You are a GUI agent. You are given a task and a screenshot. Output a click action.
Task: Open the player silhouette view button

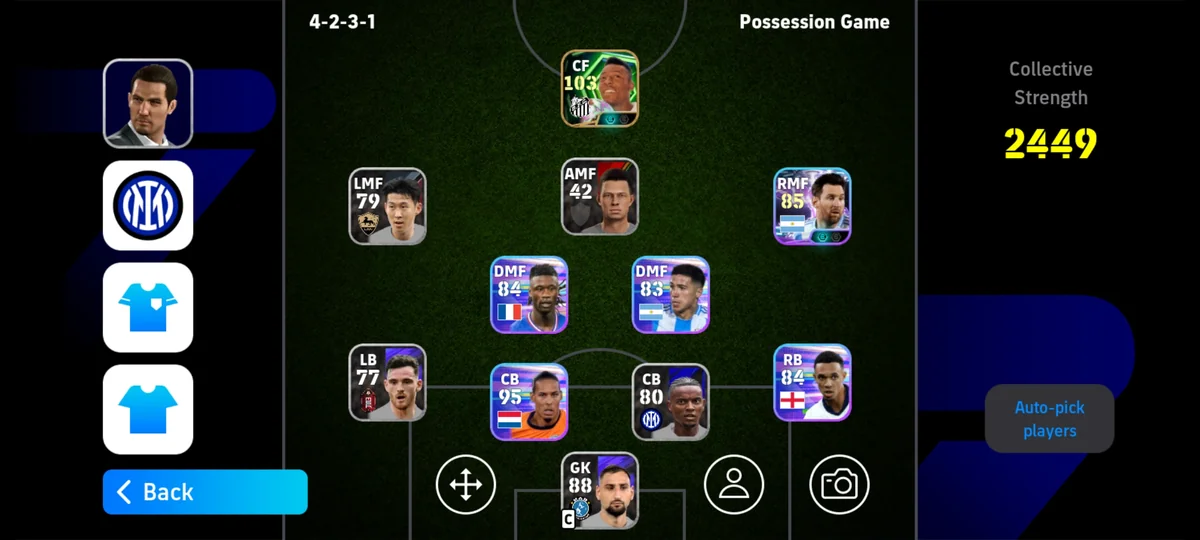click(734, 484)
